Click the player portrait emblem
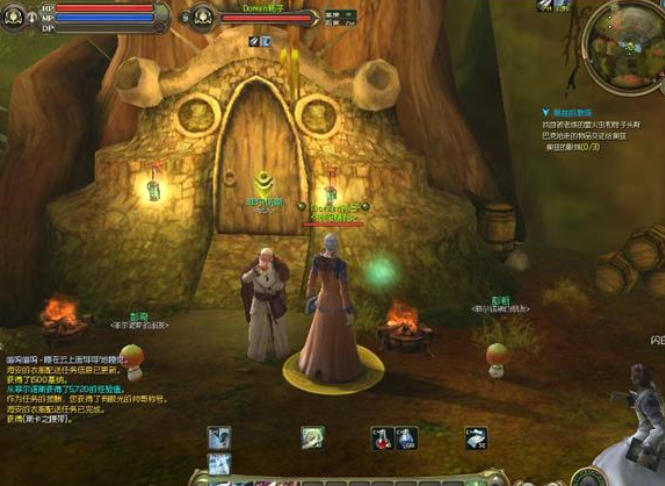Image resolution: width=665 pixels, height=486 pixels. point(14,15)
